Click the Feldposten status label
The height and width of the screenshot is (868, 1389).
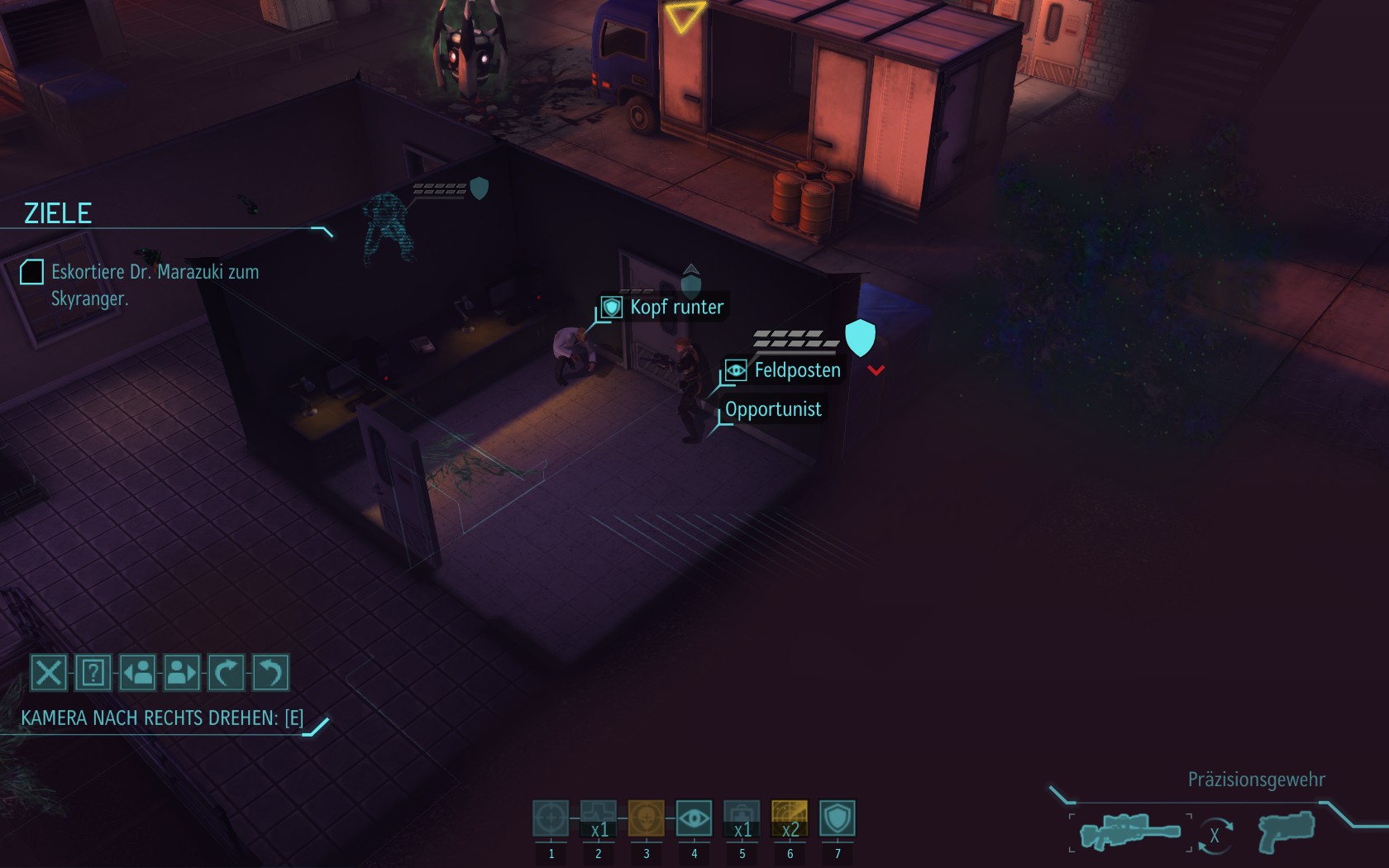(796, 370)
